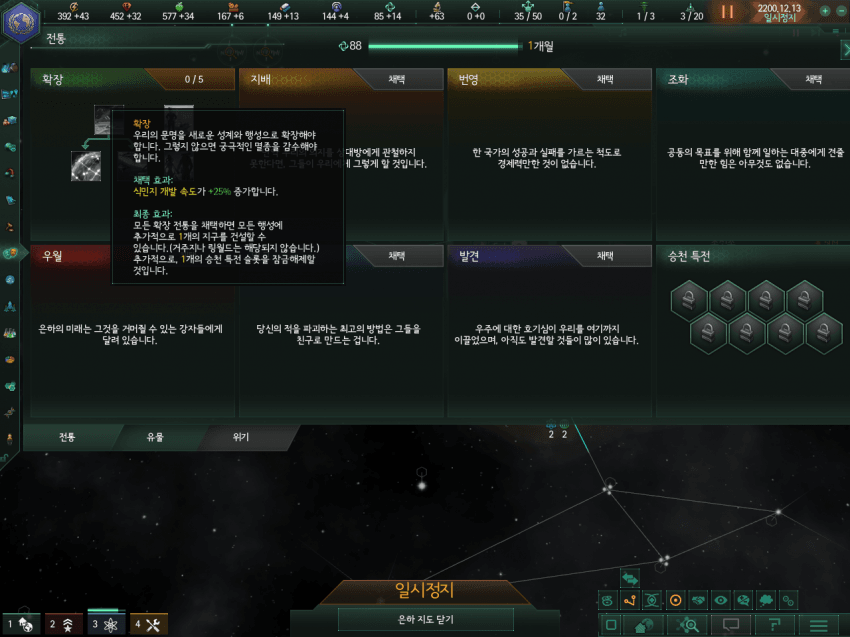The image size is (850, 637).
Task: Select the 전통 (Traditions) tab
Action: tap(67, 437)
